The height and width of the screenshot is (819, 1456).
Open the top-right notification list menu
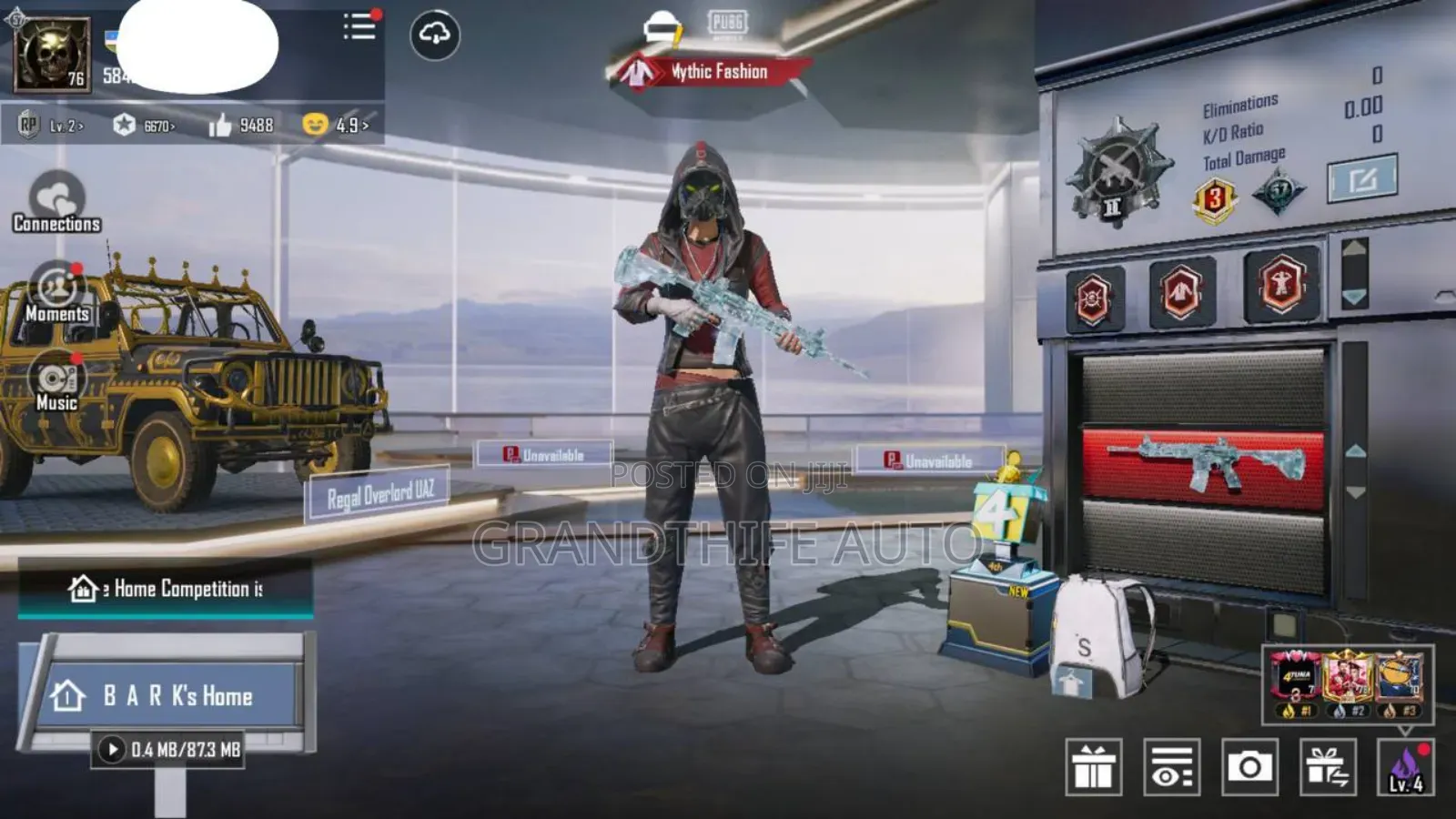click(358, 27)
